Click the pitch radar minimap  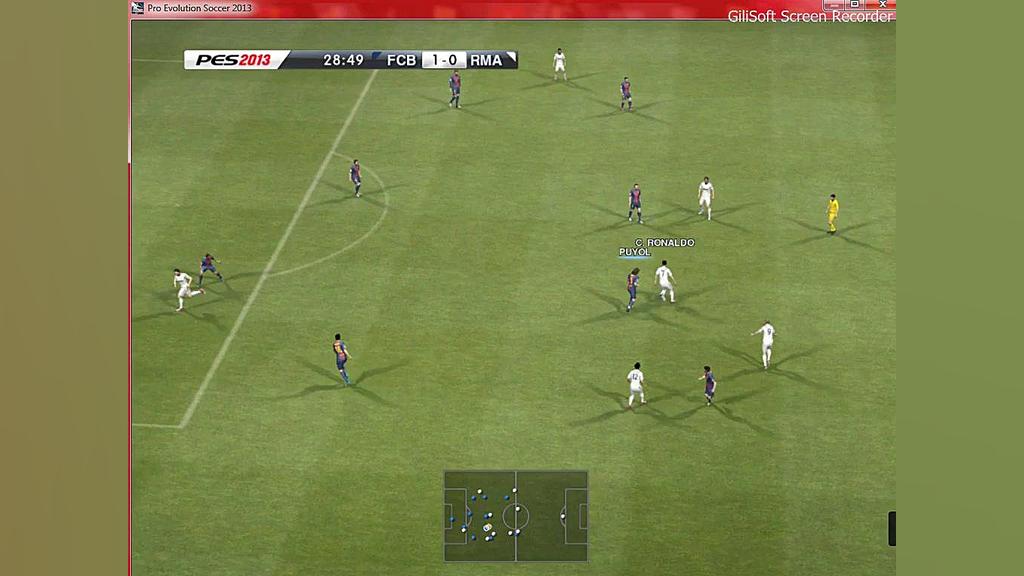tap(516, 516)
